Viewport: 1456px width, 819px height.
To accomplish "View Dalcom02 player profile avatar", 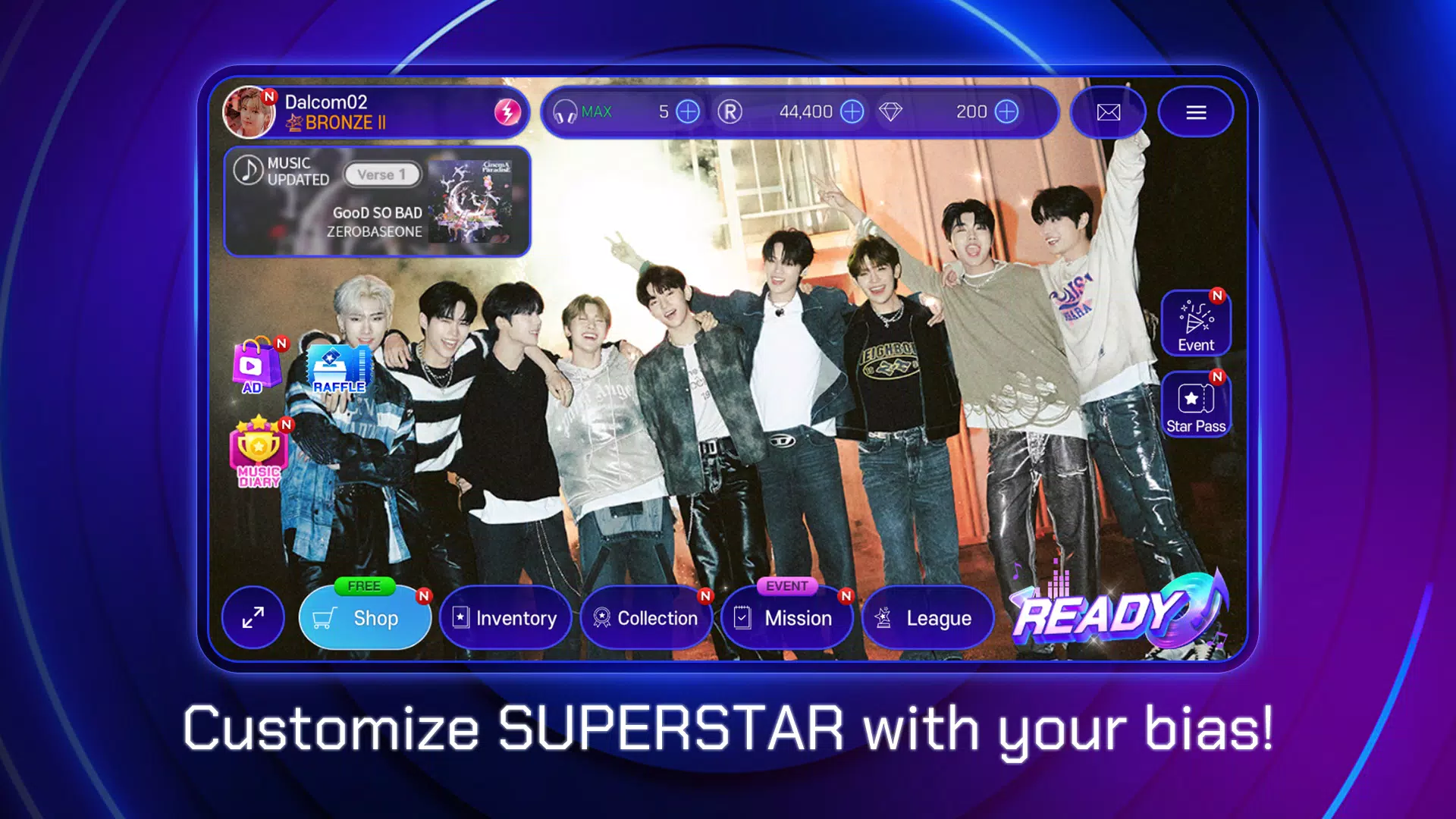I will (x=249, y=112).
